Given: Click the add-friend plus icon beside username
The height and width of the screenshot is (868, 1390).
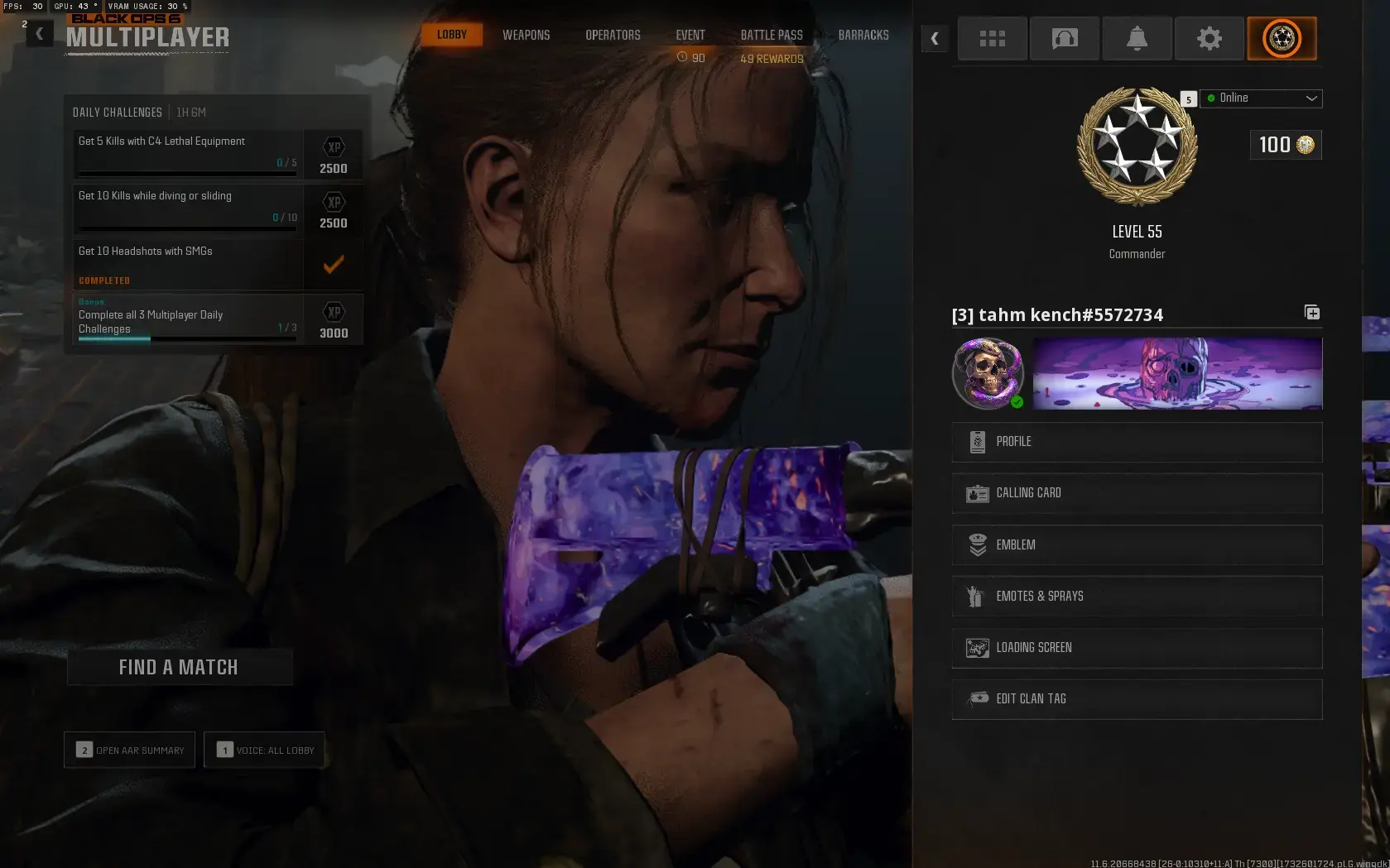Looking at the screenshot, I should point(1311,313).
